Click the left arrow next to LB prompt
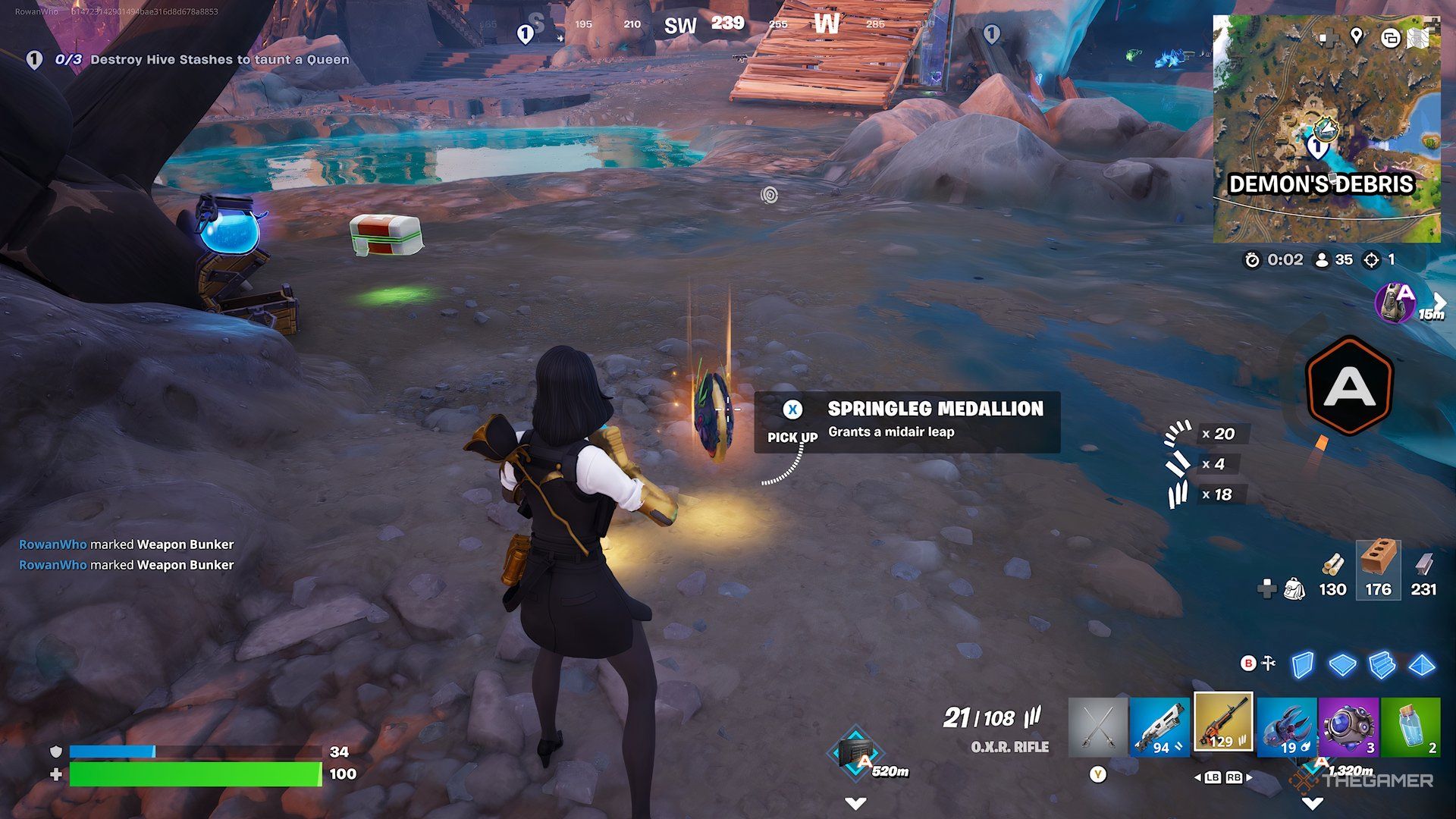1456x819 pixels. tap(1199, 777)
